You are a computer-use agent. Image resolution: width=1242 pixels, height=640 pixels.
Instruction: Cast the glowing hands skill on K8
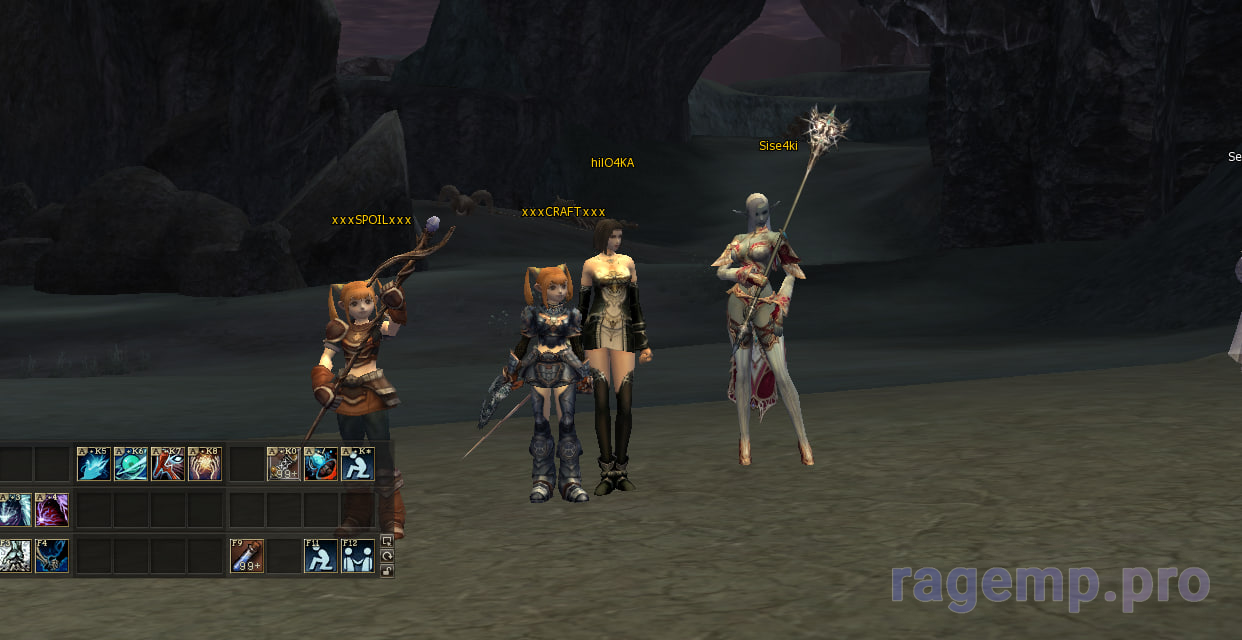(204, 464)
